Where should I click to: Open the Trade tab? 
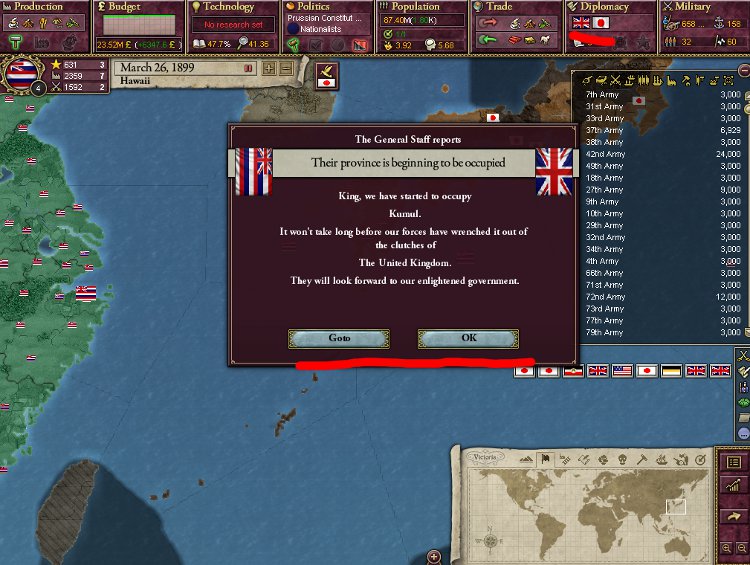(499, 7)
